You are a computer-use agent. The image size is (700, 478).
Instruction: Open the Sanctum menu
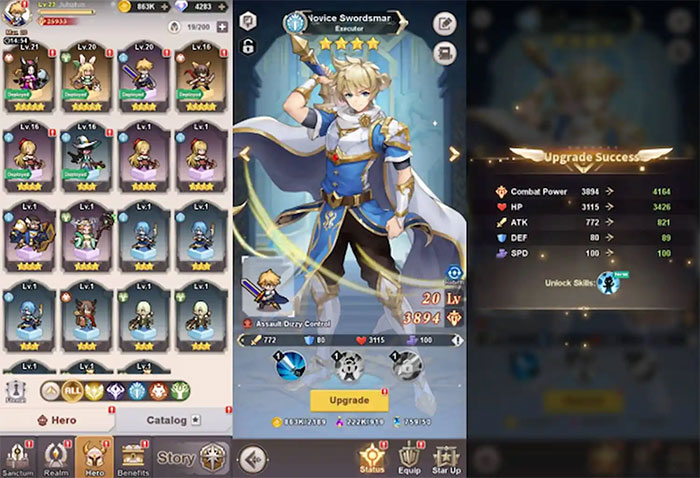19,458
